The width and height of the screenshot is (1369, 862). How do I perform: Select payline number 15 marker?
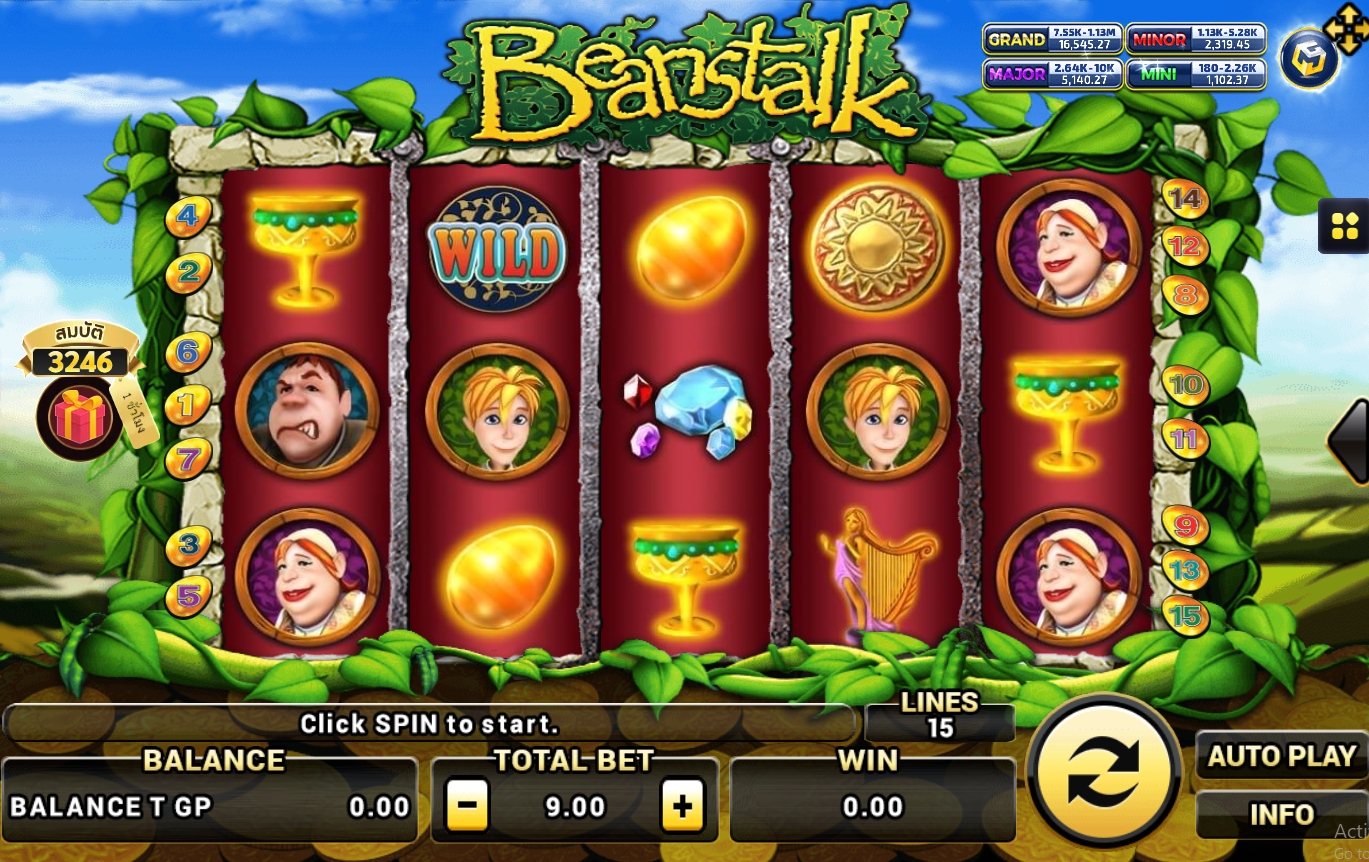pyautogui.click(x=1185, y=616)
